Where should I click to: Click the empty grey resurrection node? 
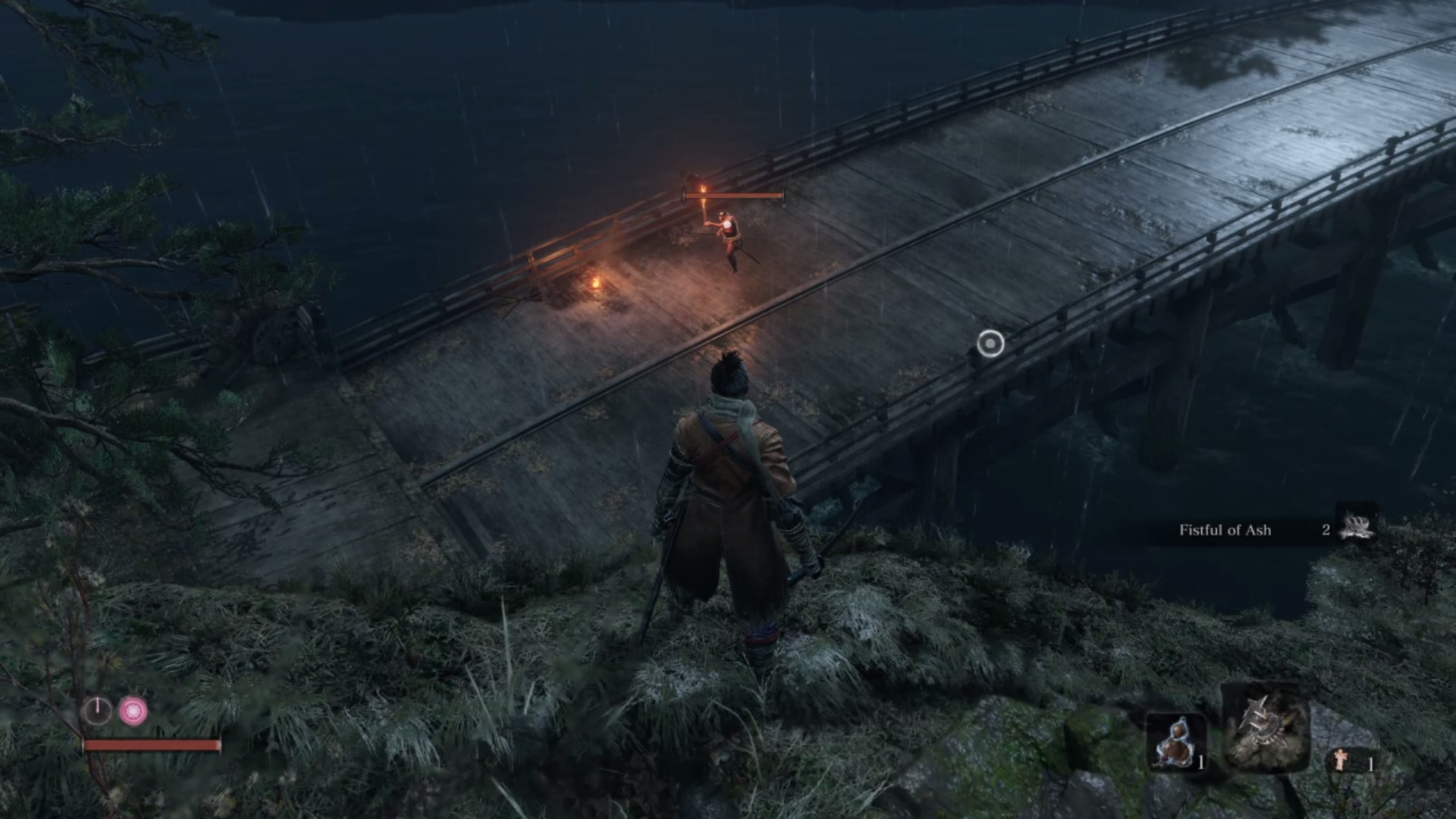pos(97,711)
